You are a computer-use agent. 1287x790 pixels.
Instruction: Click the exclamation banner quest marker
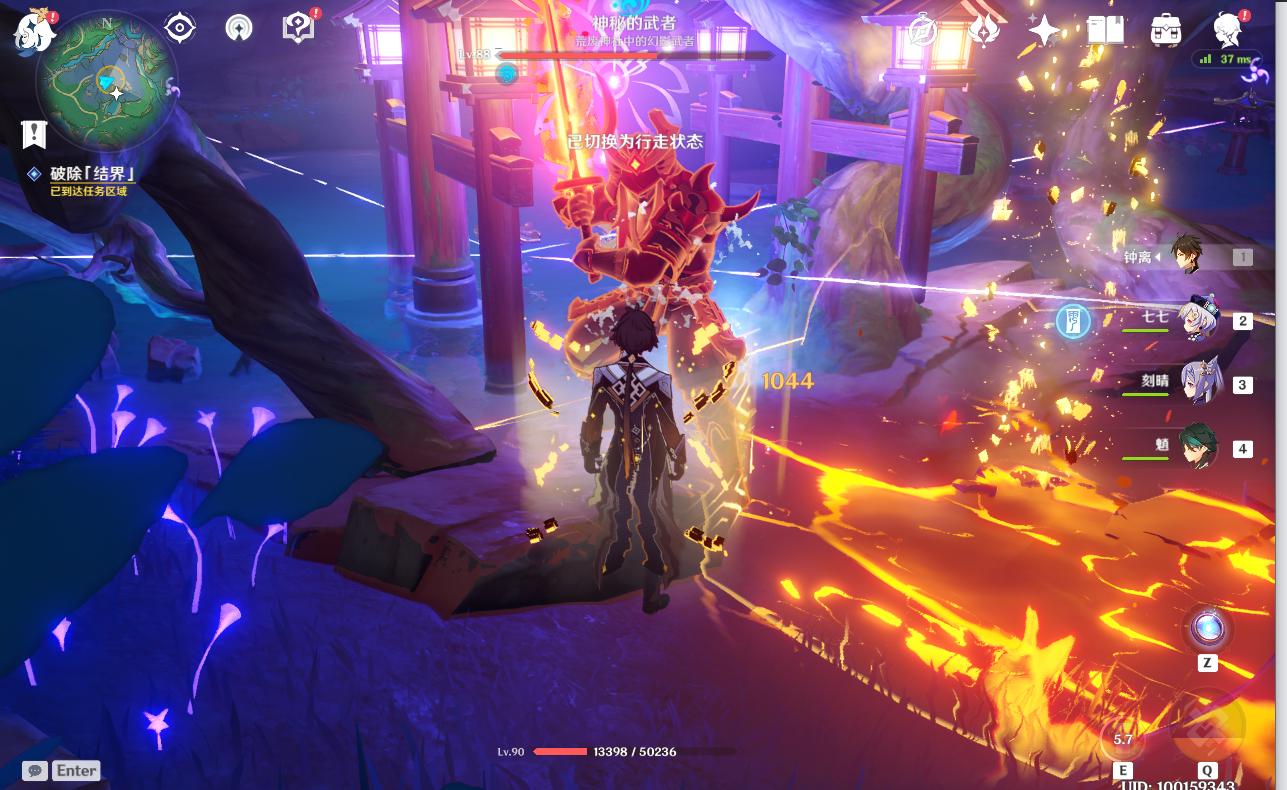click(34, 134)
